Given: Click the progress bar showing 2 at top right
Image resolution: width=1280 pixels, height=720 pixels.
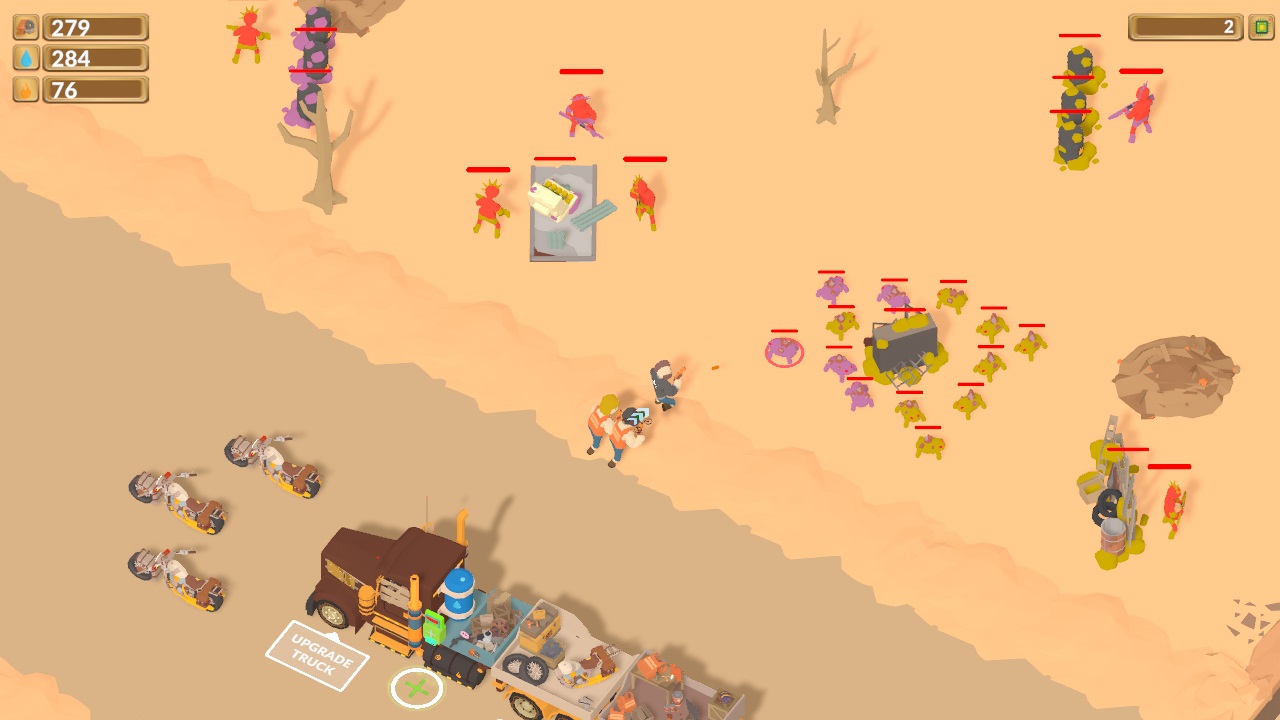Looking at the screenshot, I should click(1185, 29).
